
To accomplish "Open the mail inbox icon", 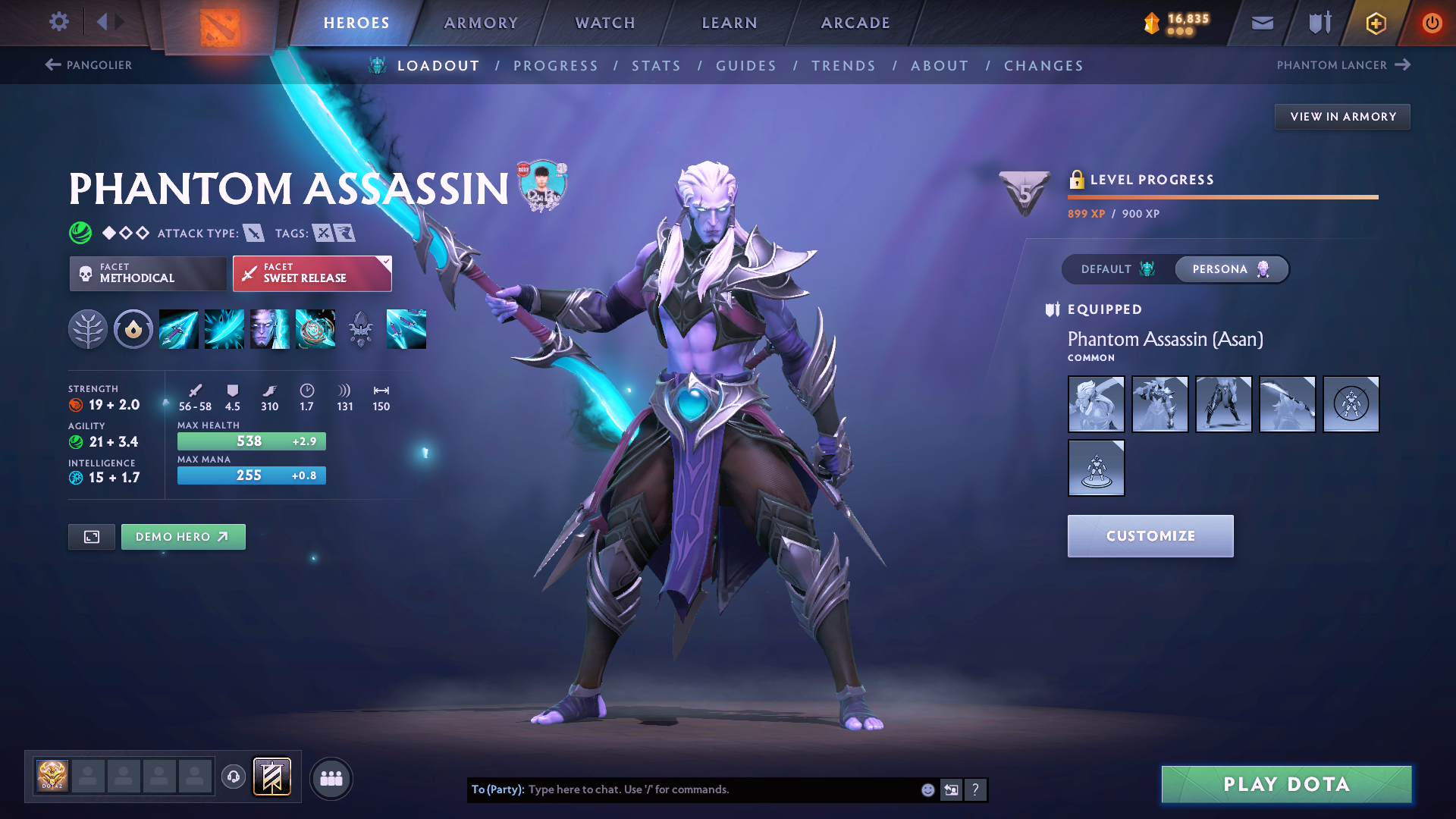I will [1262, 23].
